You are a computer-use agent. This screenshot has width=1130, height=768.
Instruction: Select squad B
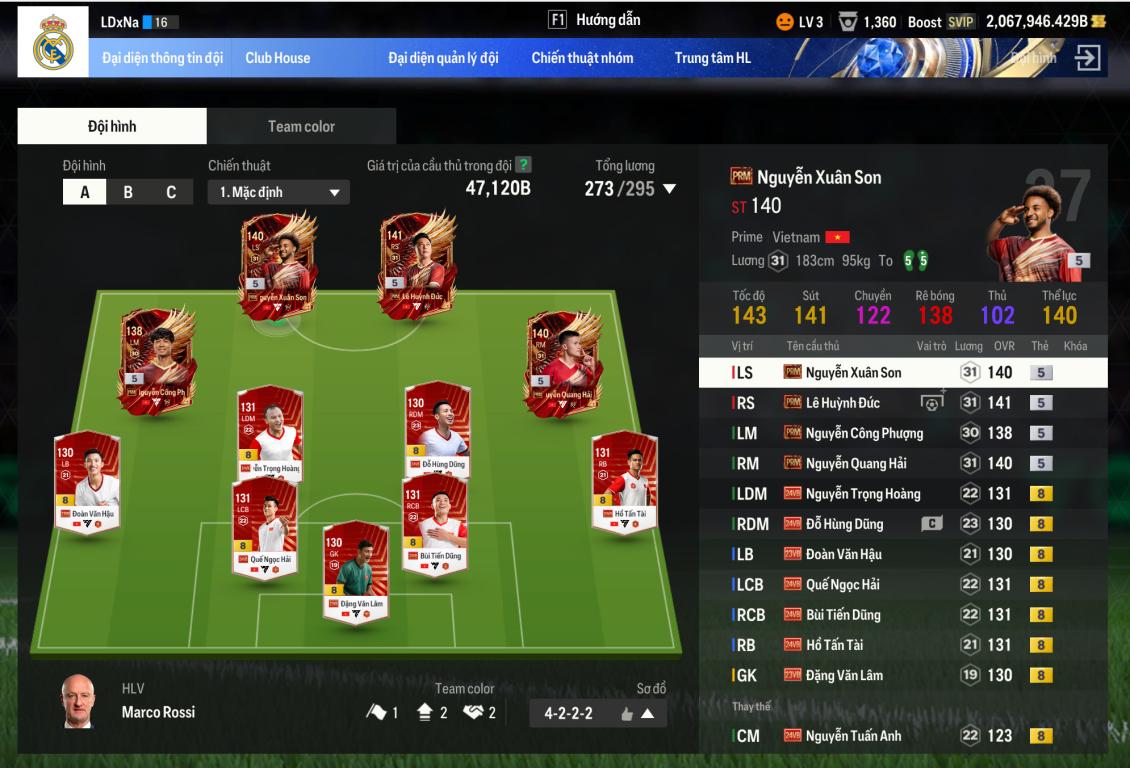[x=128, y=193]
